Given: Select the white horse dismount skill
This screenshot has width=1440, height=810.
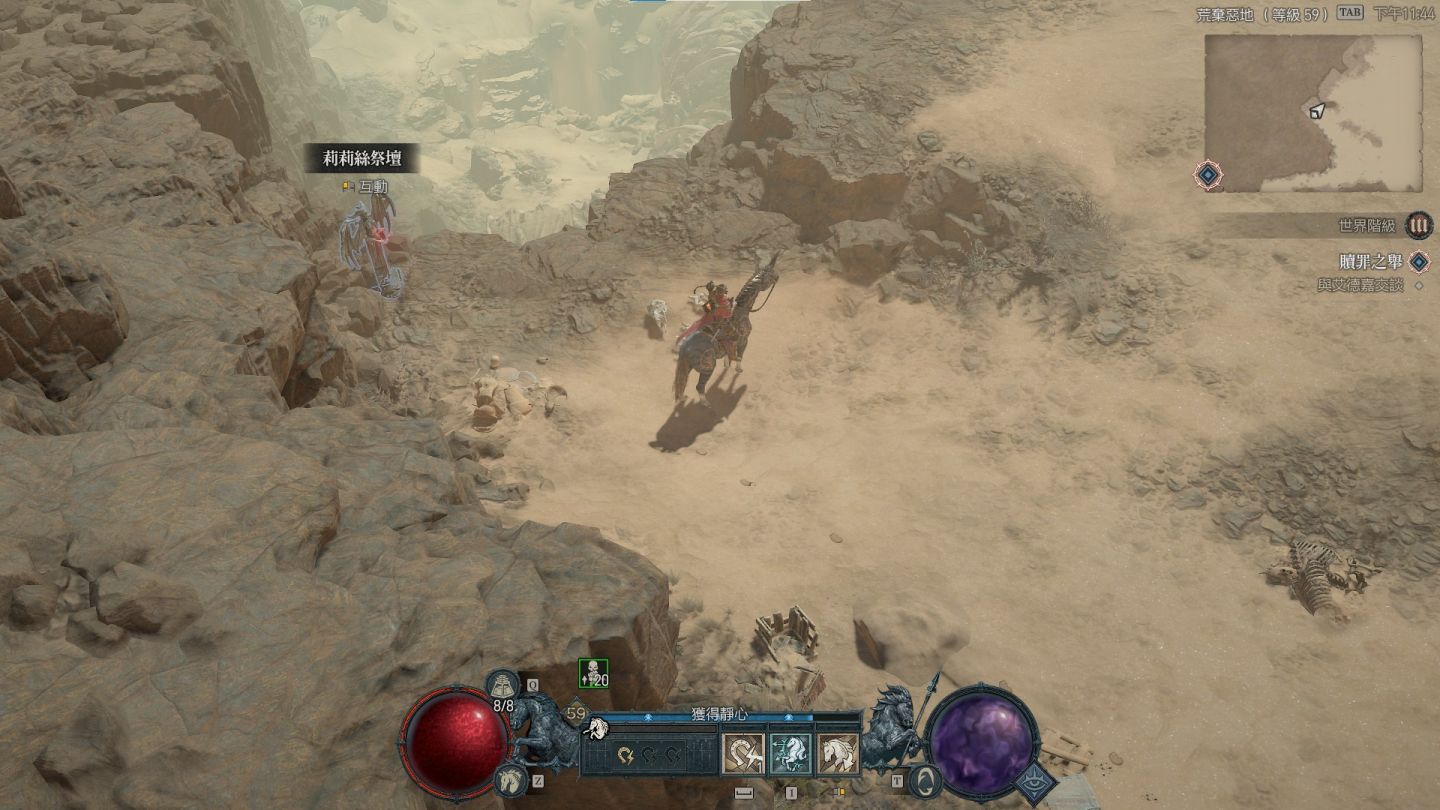Looking at the screenshot, I should point(838,754).
